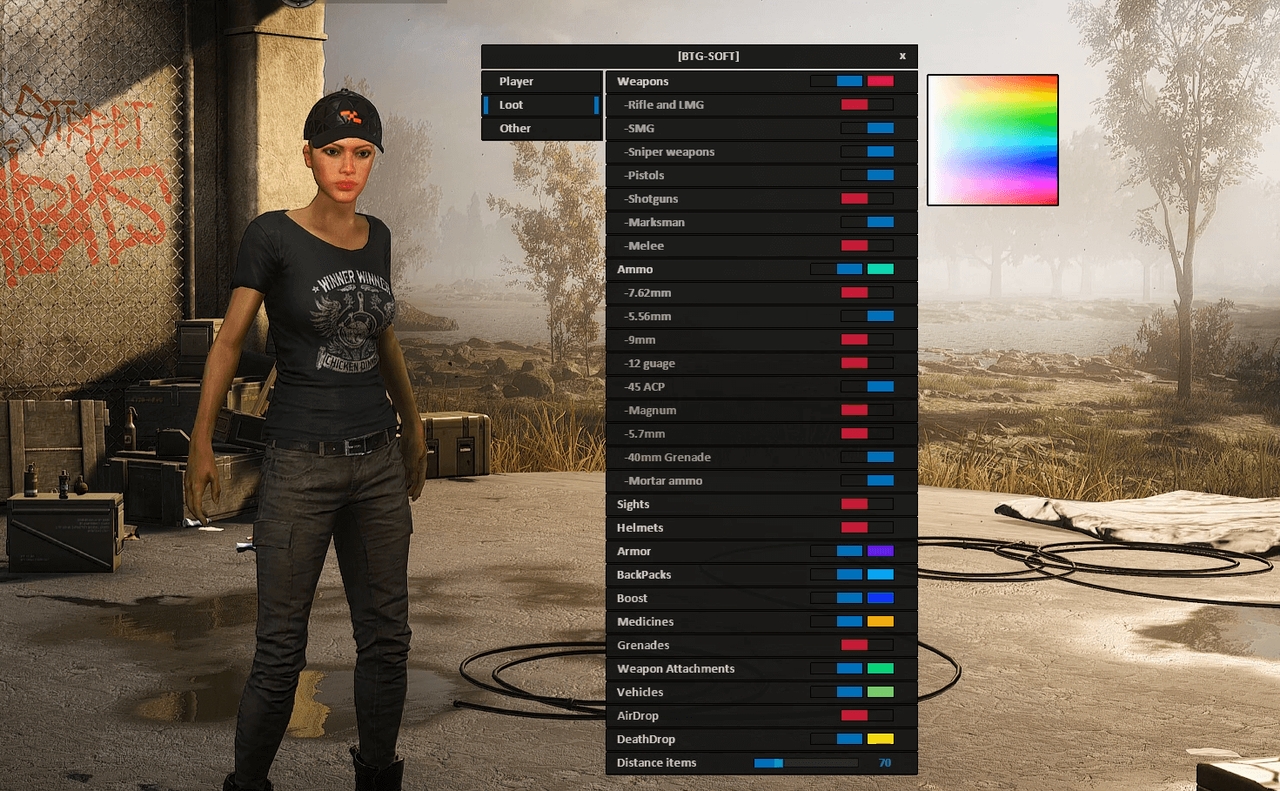The image size is (1280, 791).
Task: Switch to the Player tab
Action: pyautogui.click(x=541, y=81)
